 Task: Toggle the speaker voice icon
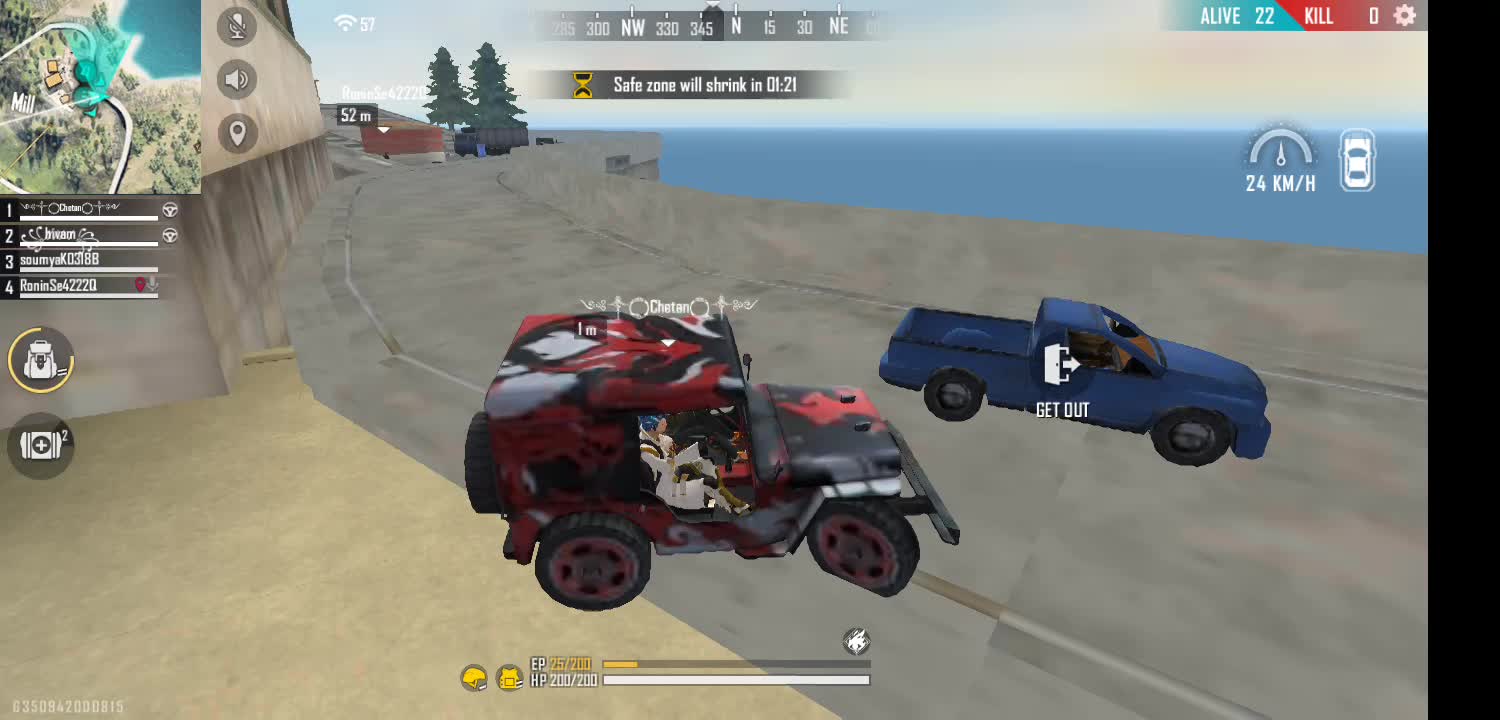237,79
